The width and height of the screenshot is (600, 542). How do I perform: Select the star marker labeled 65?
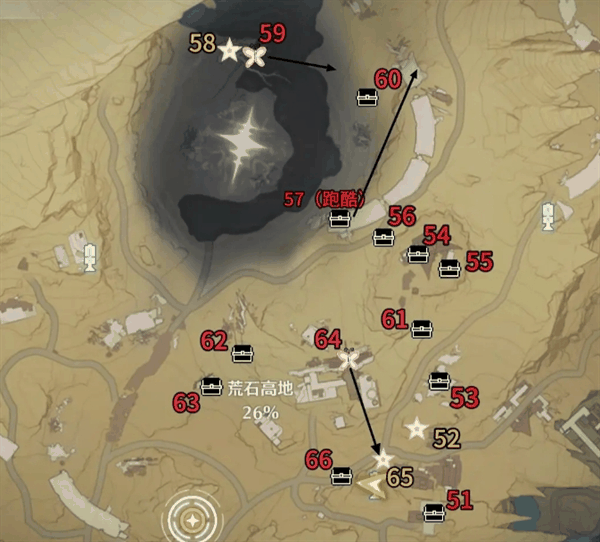383,459
